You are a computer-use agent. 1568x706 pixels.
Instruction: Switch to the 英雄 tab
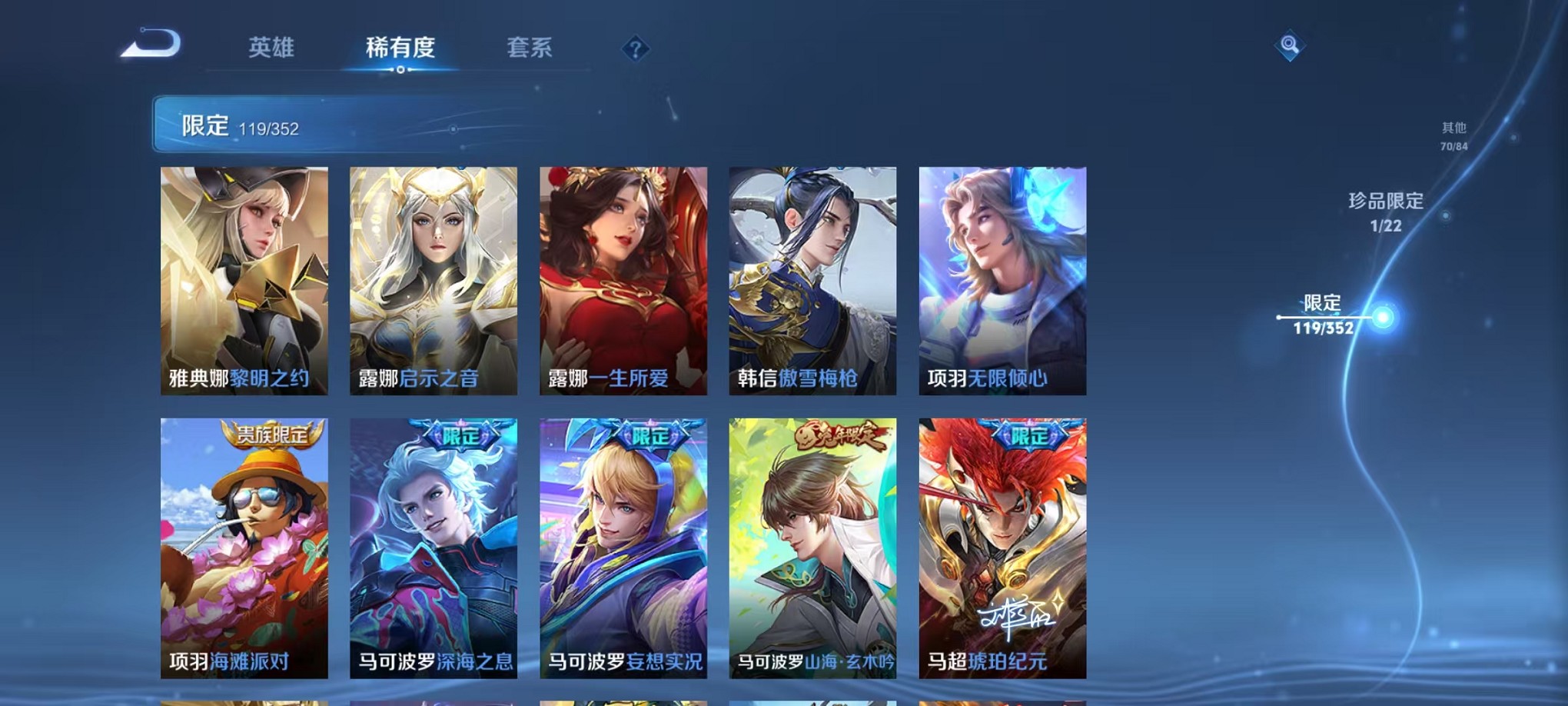272,48
